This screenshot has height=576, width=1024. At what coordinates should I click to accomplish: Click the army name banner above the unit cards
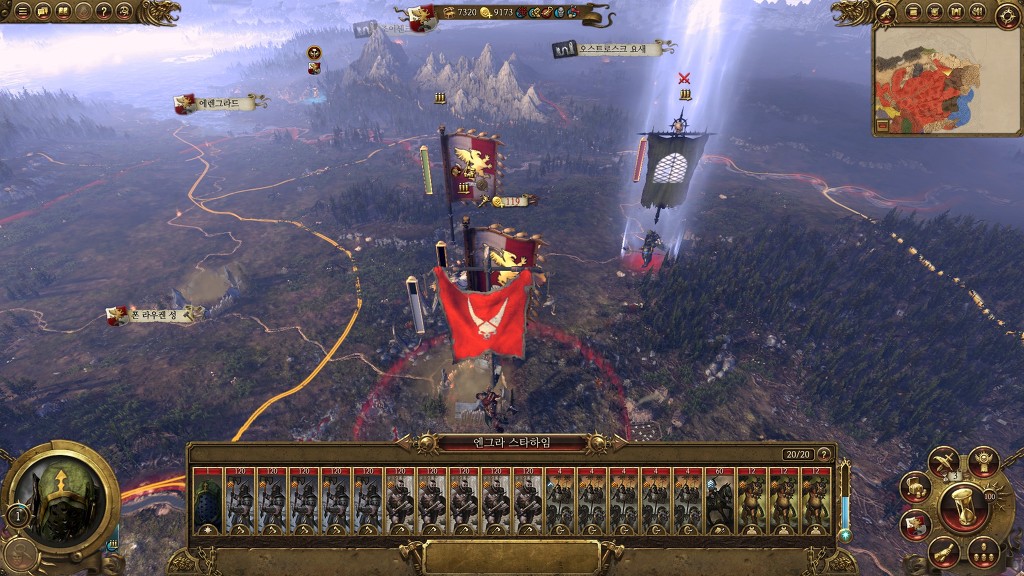pos(512,442)
